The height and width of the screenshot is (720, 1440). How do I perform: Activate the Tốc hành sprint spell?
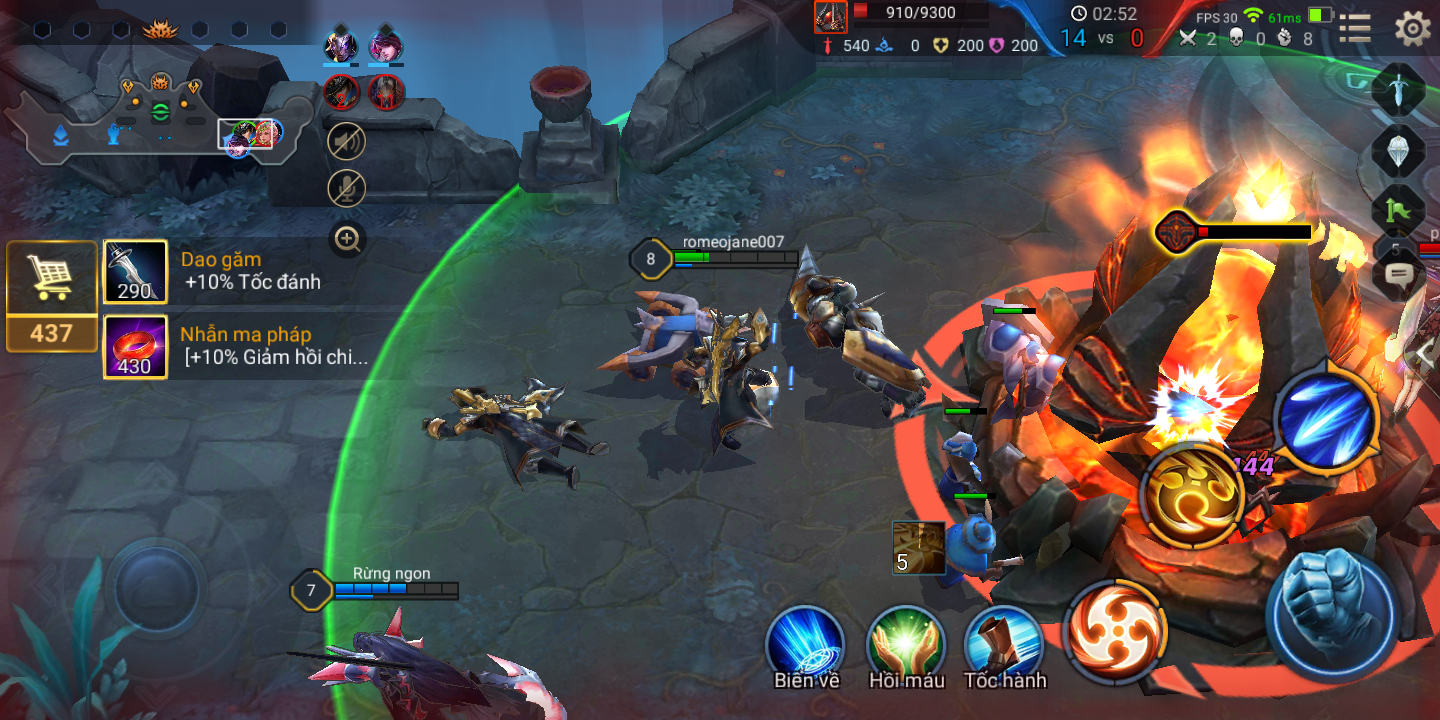pos(1004,643)
